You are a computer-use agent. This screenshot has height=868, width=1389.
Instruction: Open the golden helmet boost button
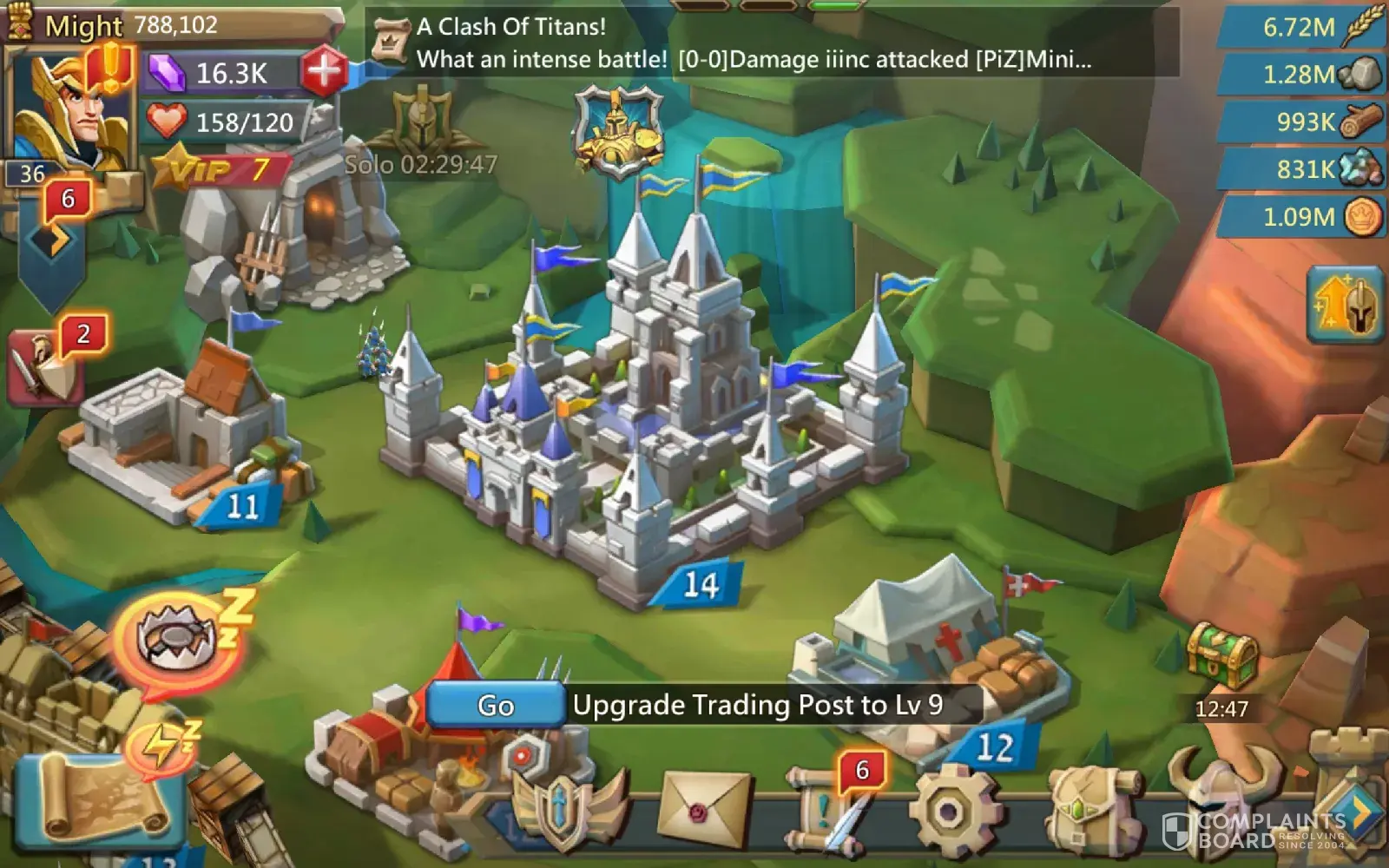pos(1346,306)
